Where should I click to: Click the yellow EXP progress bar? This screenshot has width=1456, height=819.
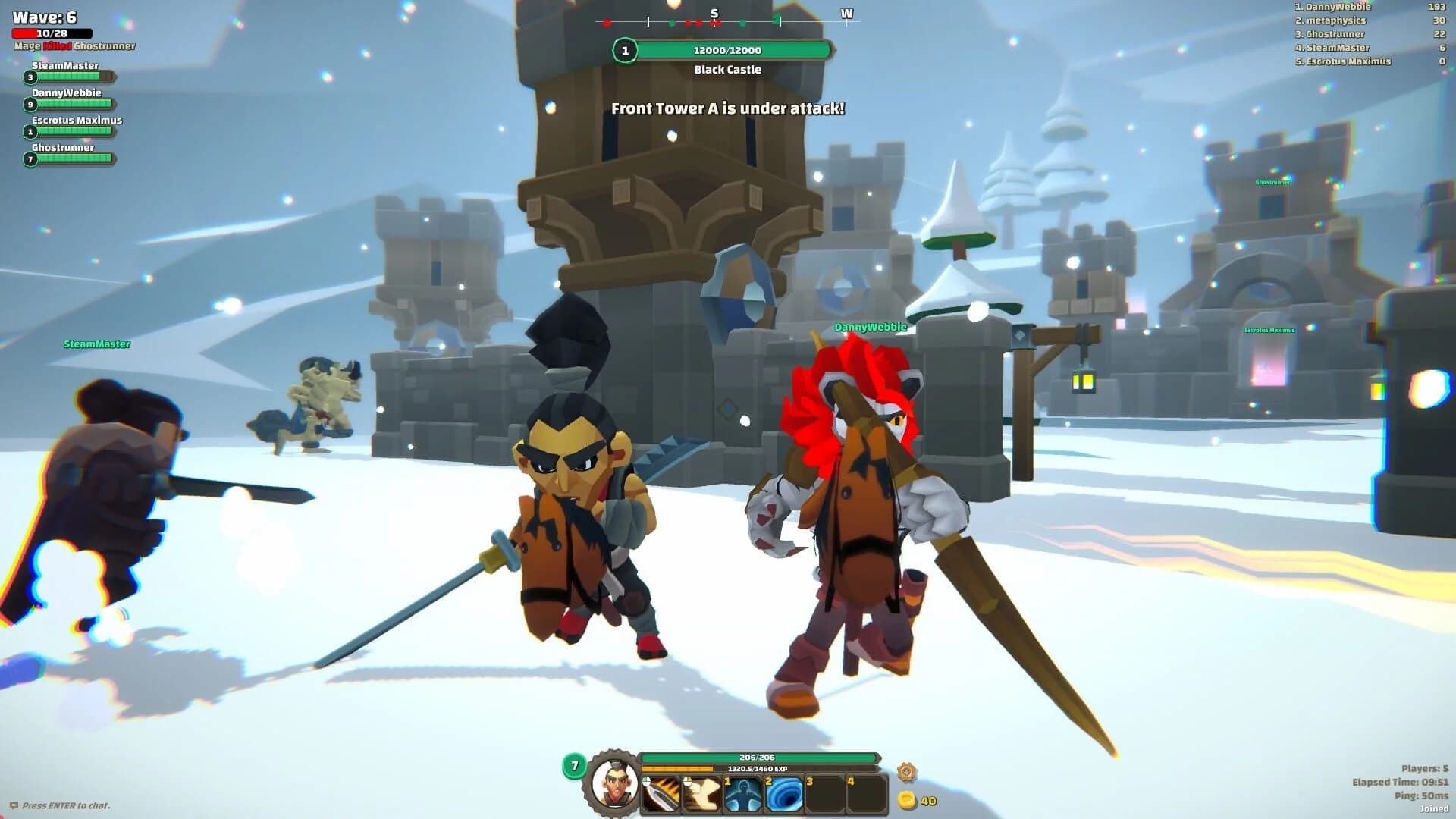click(x=682, y=769)
